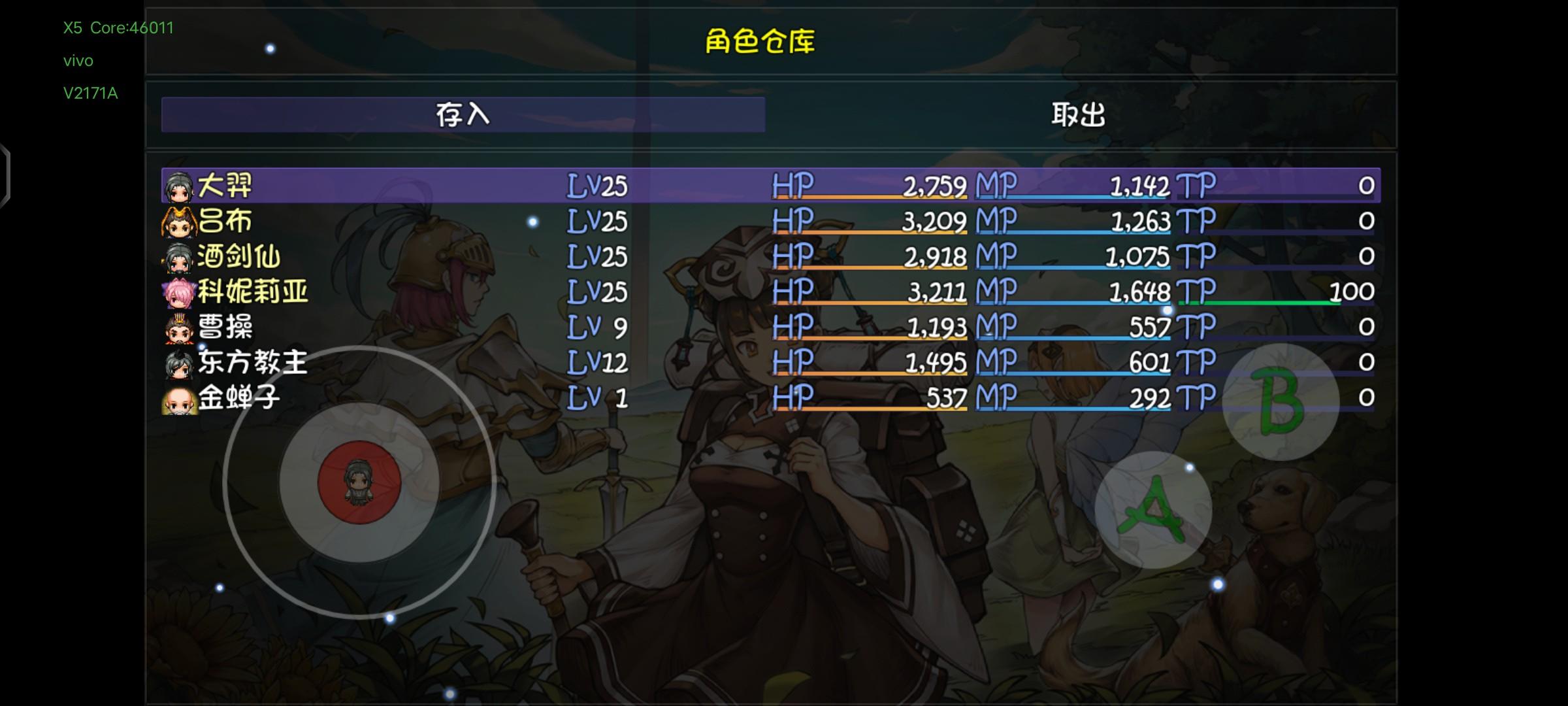Image resolution: width=1568 pixels, height=706 pixels.
Task: Tap the 角色仓库 title header
Action: pyautogui.click(x=760, y=41)
